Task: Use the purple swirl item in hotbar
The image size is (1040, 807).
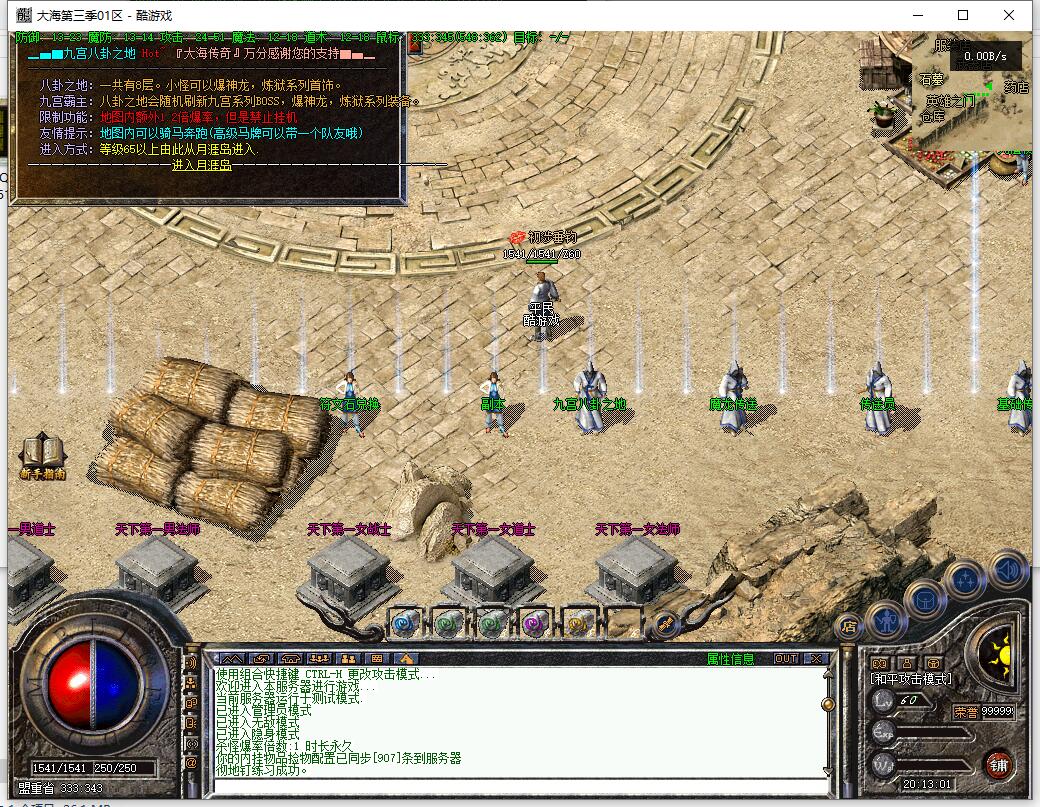Action: click(533, 623)
